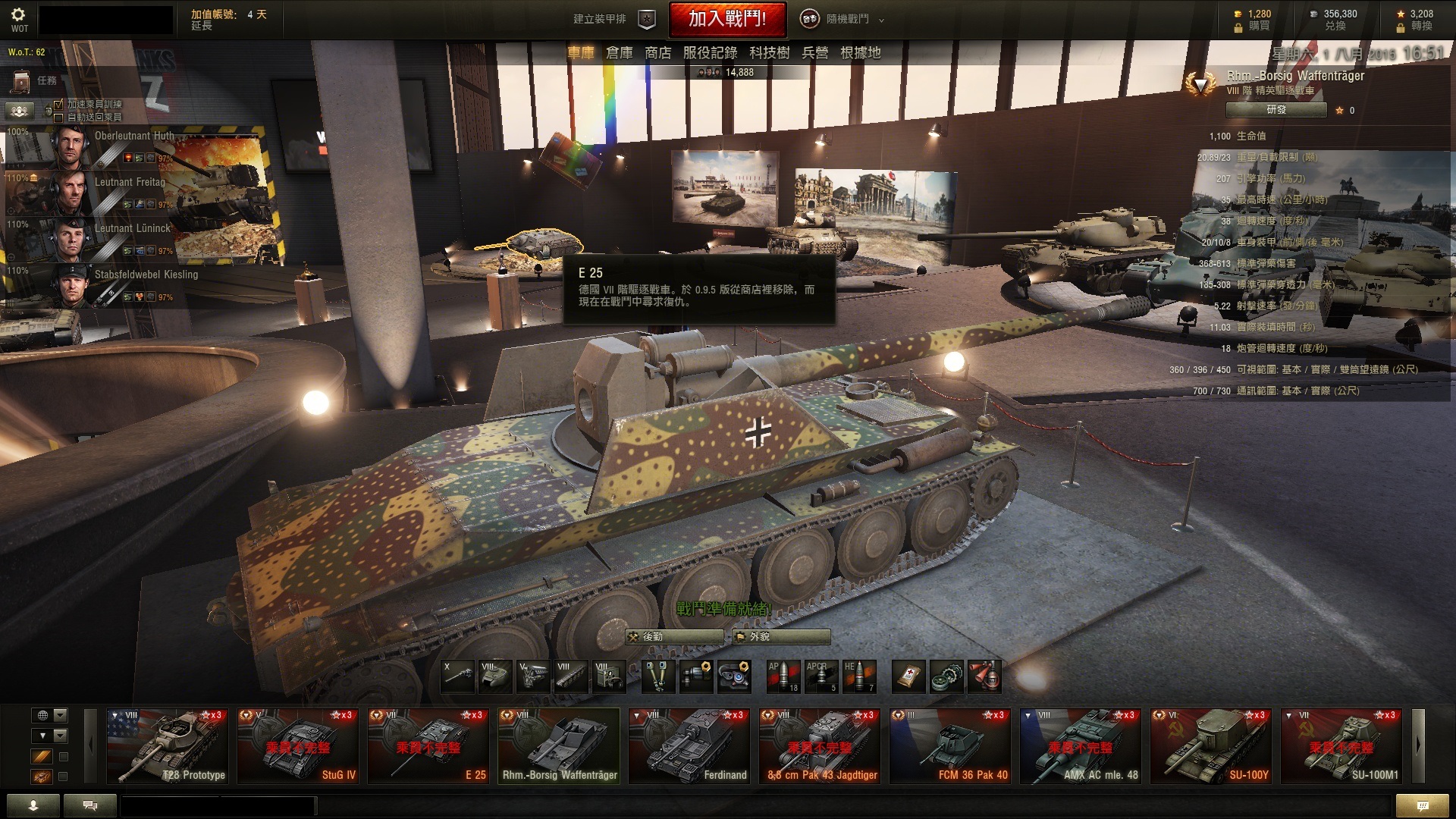Create a platoon with 建立裝甲排
Image resolution: width=1456 pixels, height=819 pixels.
pos(613,19)
